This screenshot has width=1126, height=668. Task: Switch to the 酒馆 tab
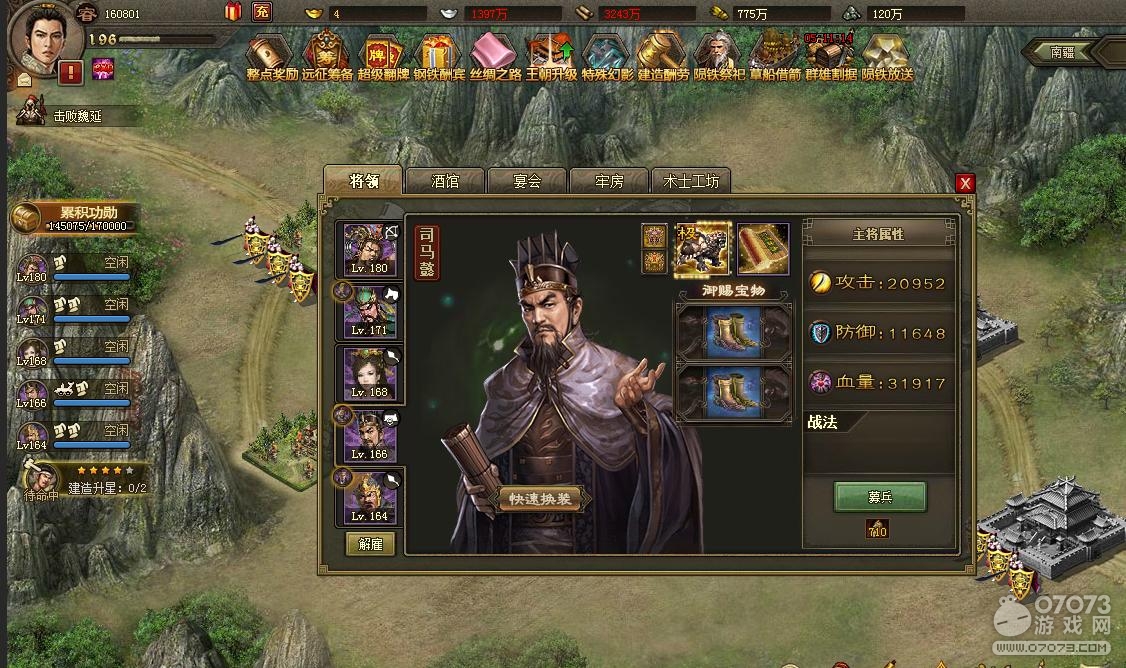pos(445,181)
